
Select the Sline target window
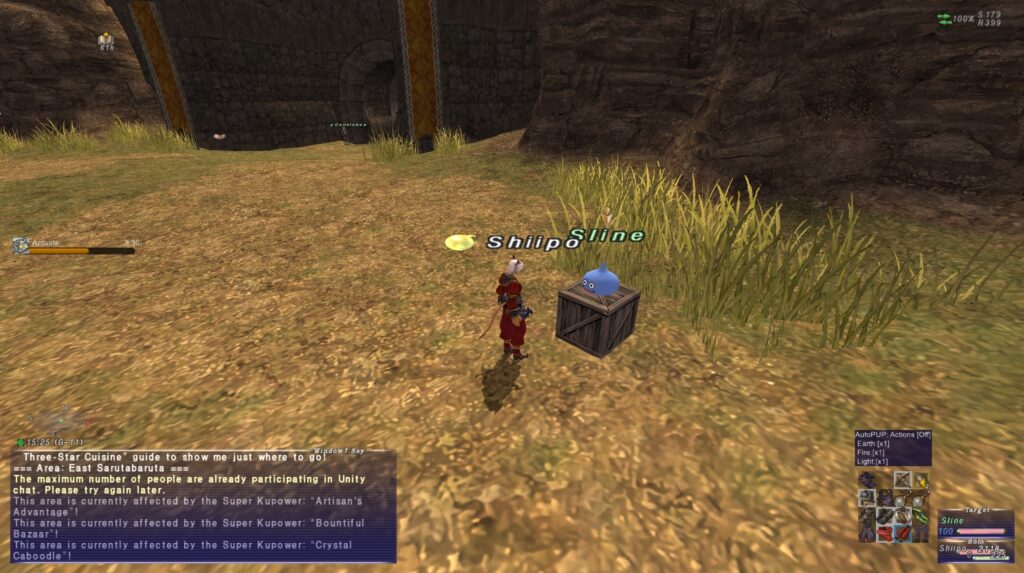point(975,525)
